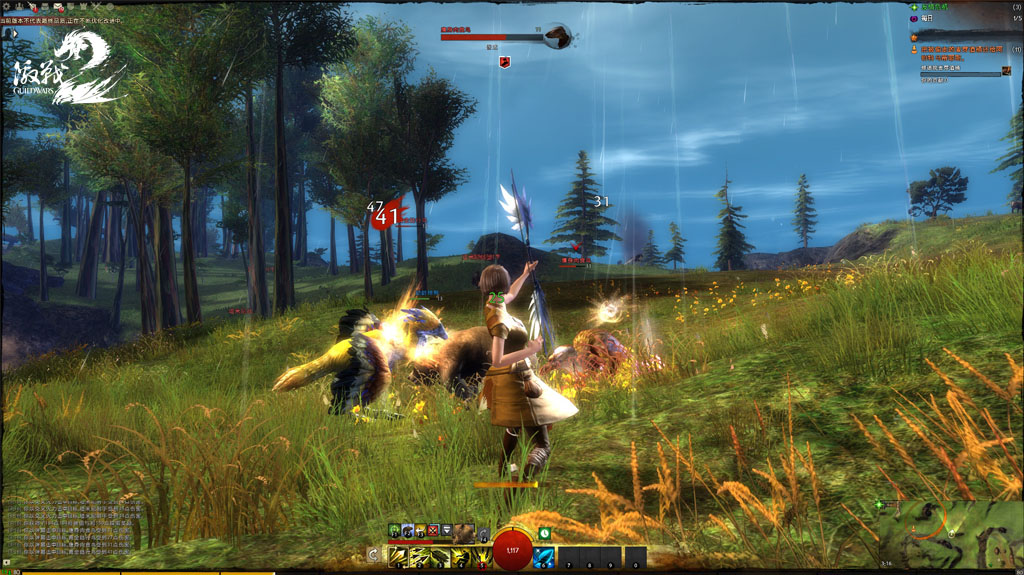Activate weapon skill 5 on the bar
Viewport: 1024px width, 575px height.
click(x=482, y=556)
